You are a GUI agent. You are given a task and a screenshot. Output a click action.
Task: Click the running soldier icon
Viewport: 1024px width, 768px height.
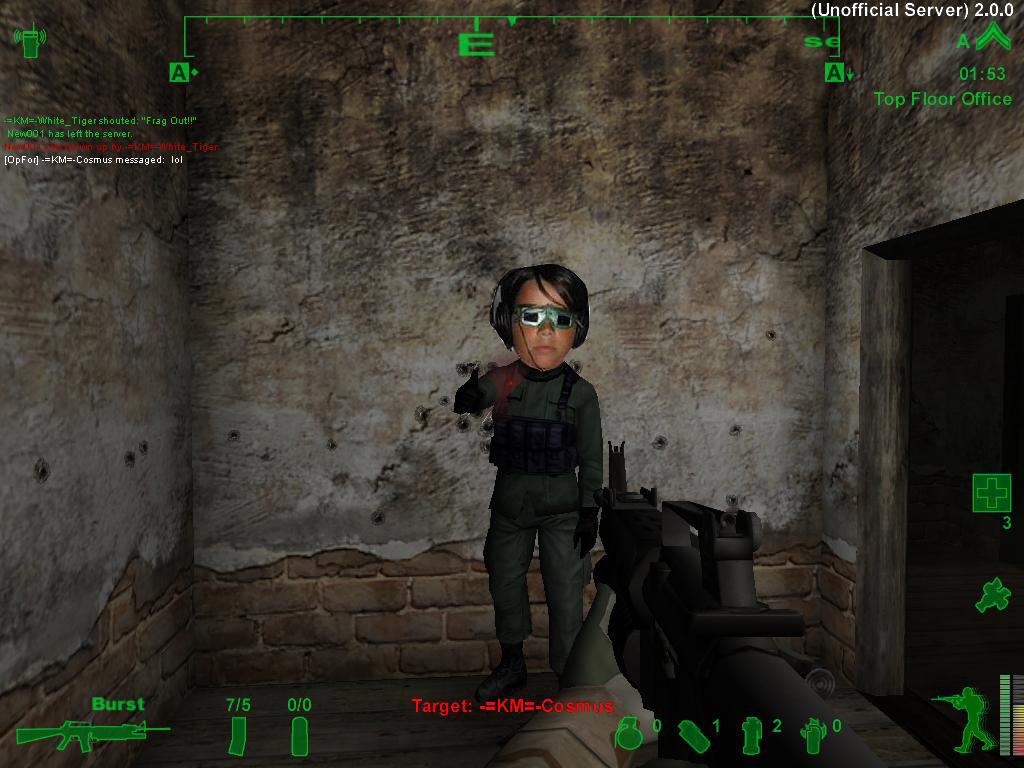tap(991, 595)
